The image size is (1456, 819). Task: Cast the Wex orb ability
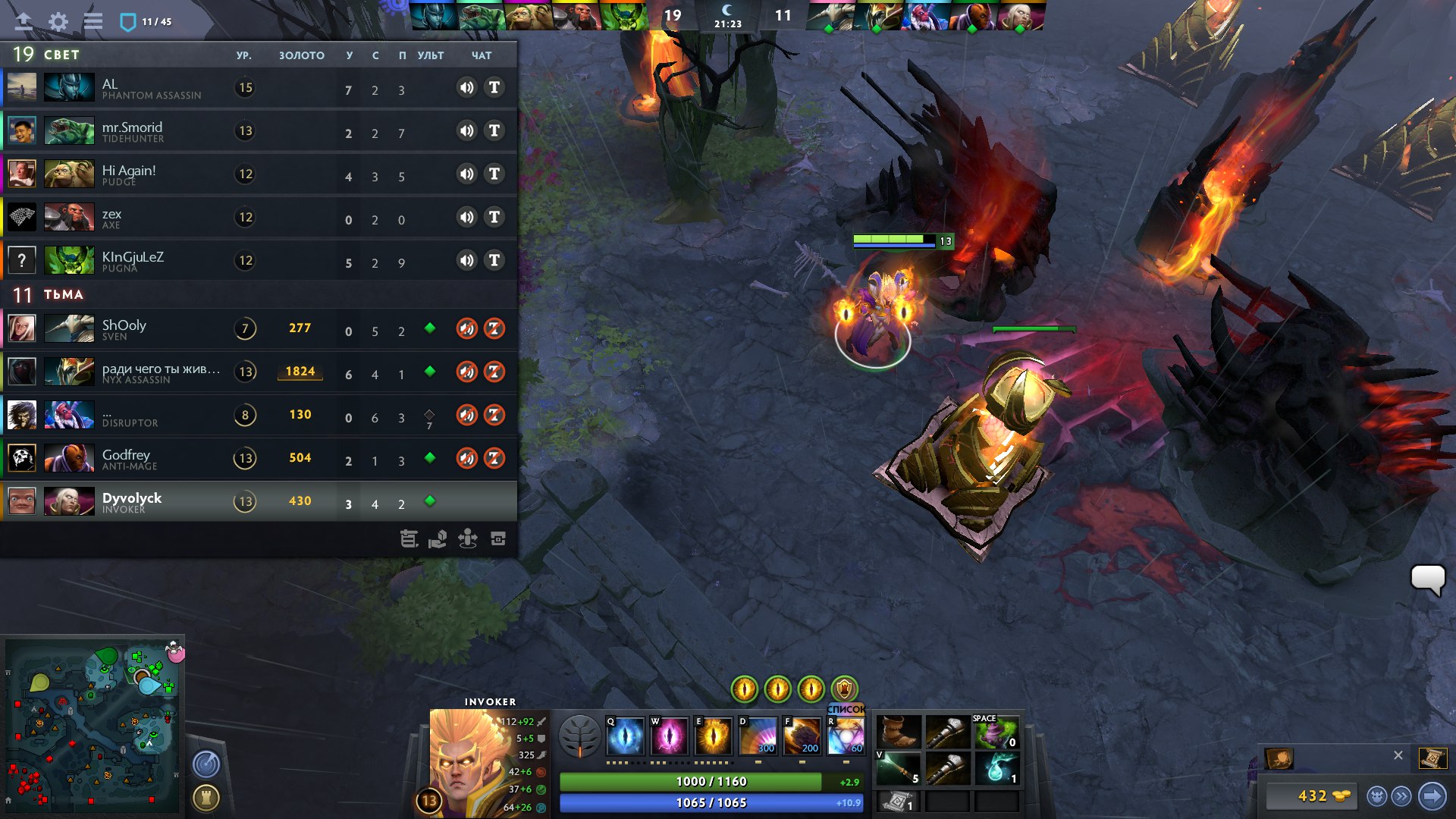coord(670,735)
